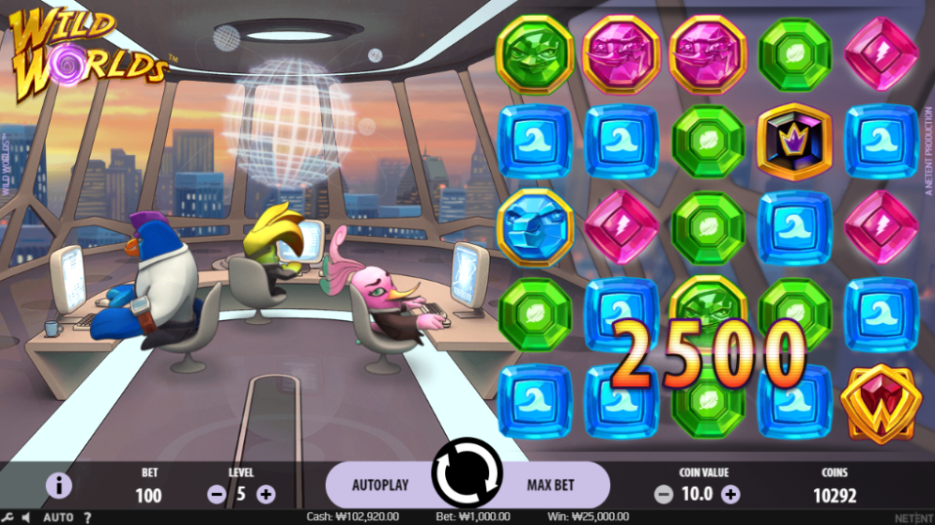Open the paytable info button
The height and width of the screenshot is (525, 935).
59,486
